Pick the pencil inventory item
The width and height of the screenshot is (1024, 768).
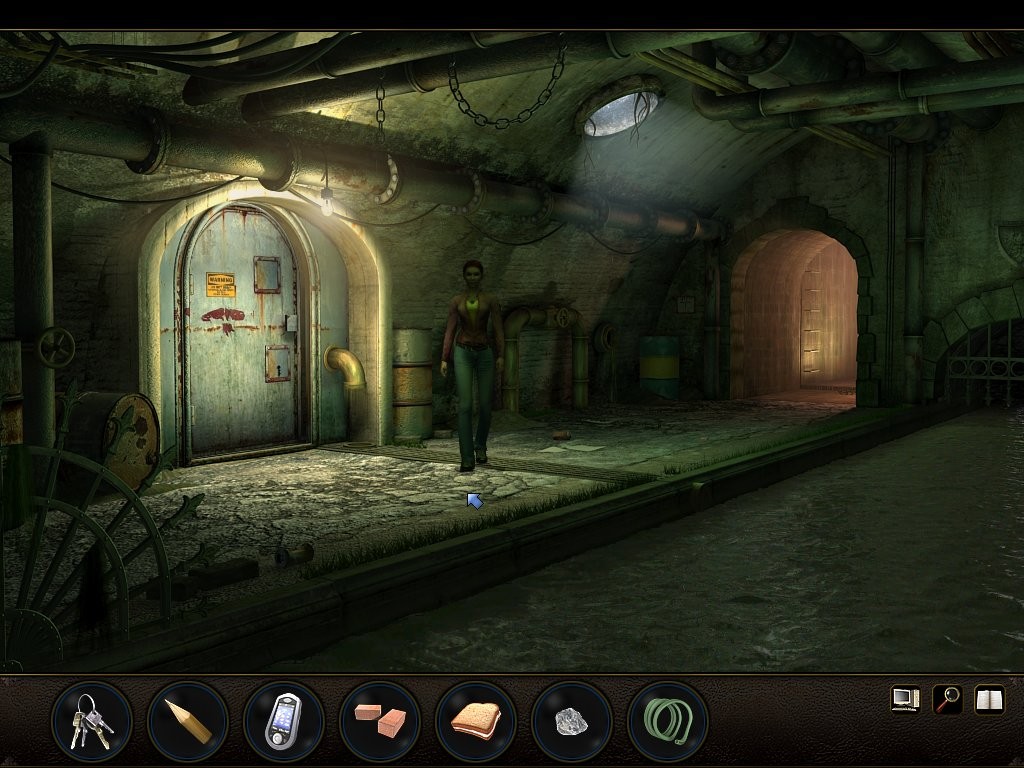187,721
